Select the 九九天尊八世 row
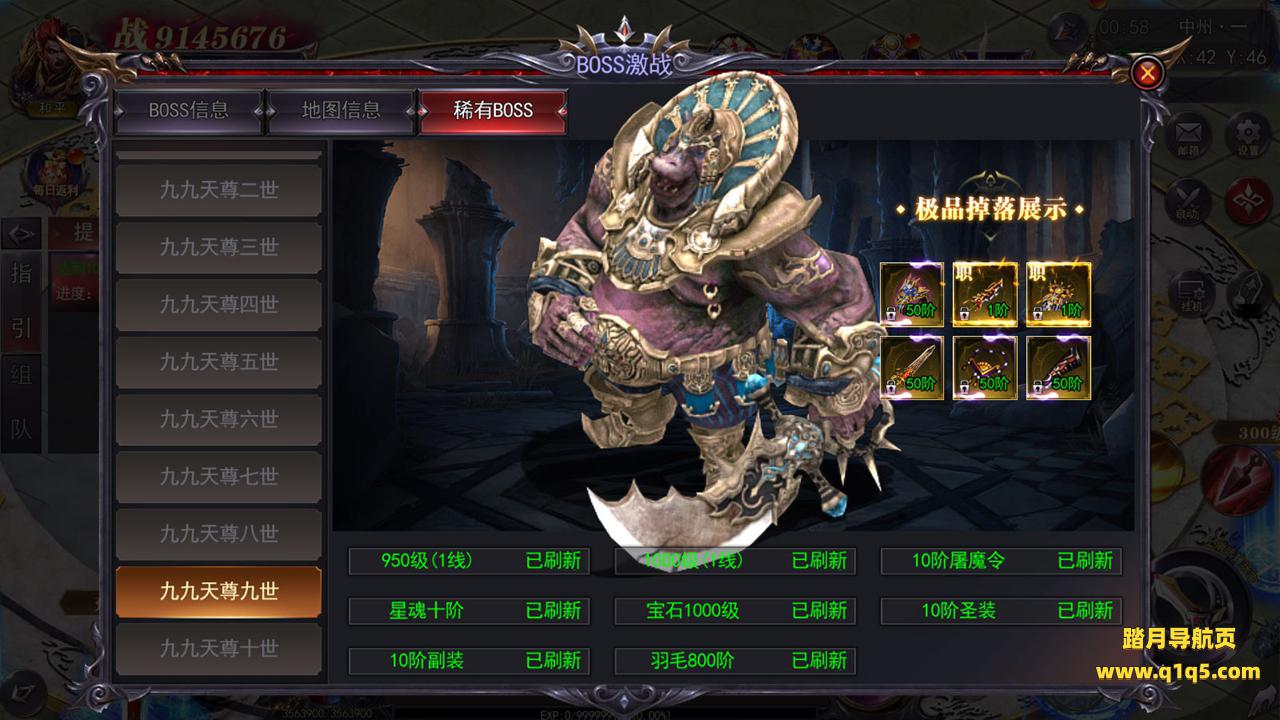The height and width of the screenshot is (720, 1280). [x=218, y=534]
